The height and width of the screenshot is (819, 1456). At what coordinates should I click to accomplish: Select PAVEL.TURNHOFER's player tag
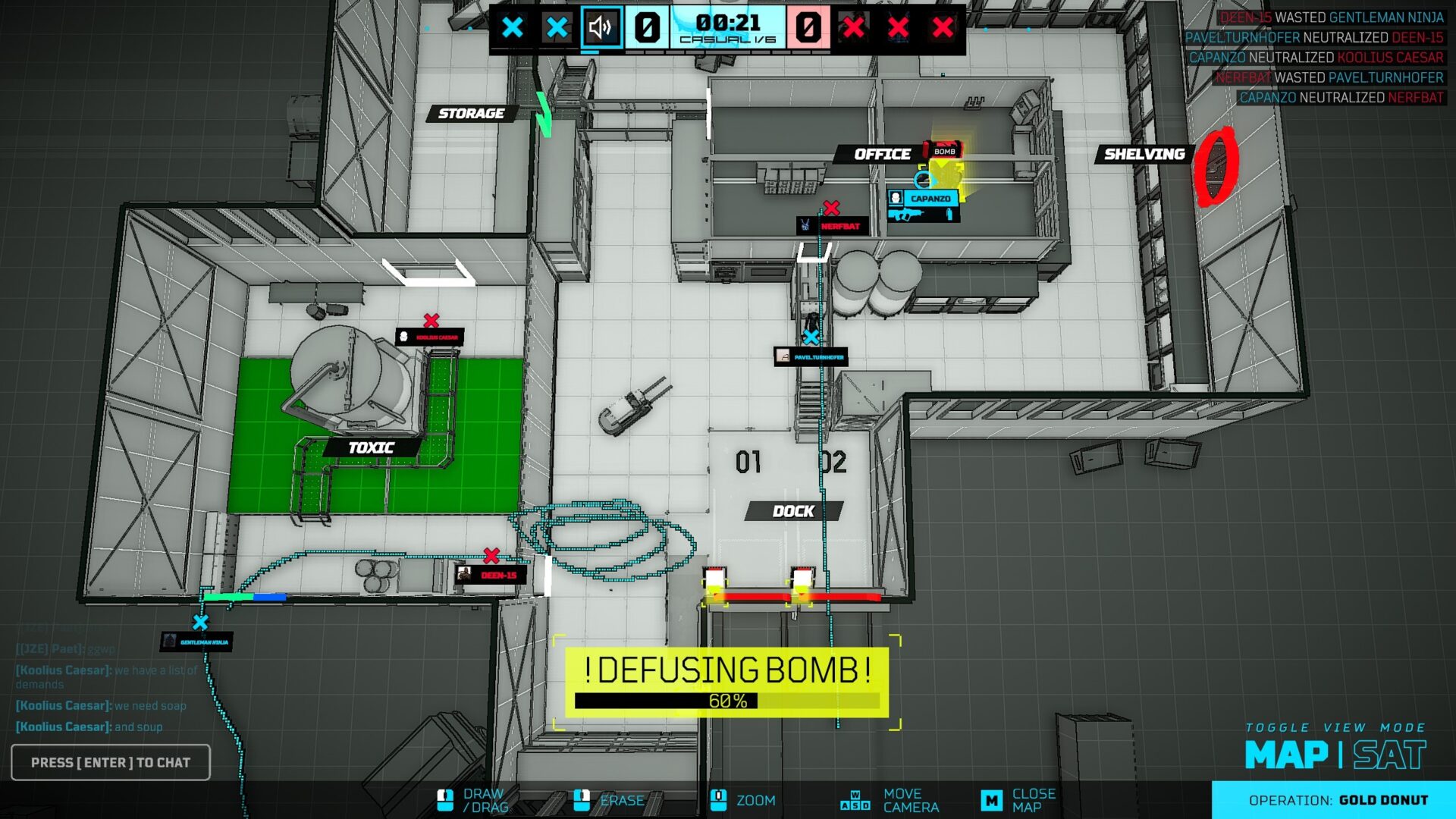click(x=811, y=356)
